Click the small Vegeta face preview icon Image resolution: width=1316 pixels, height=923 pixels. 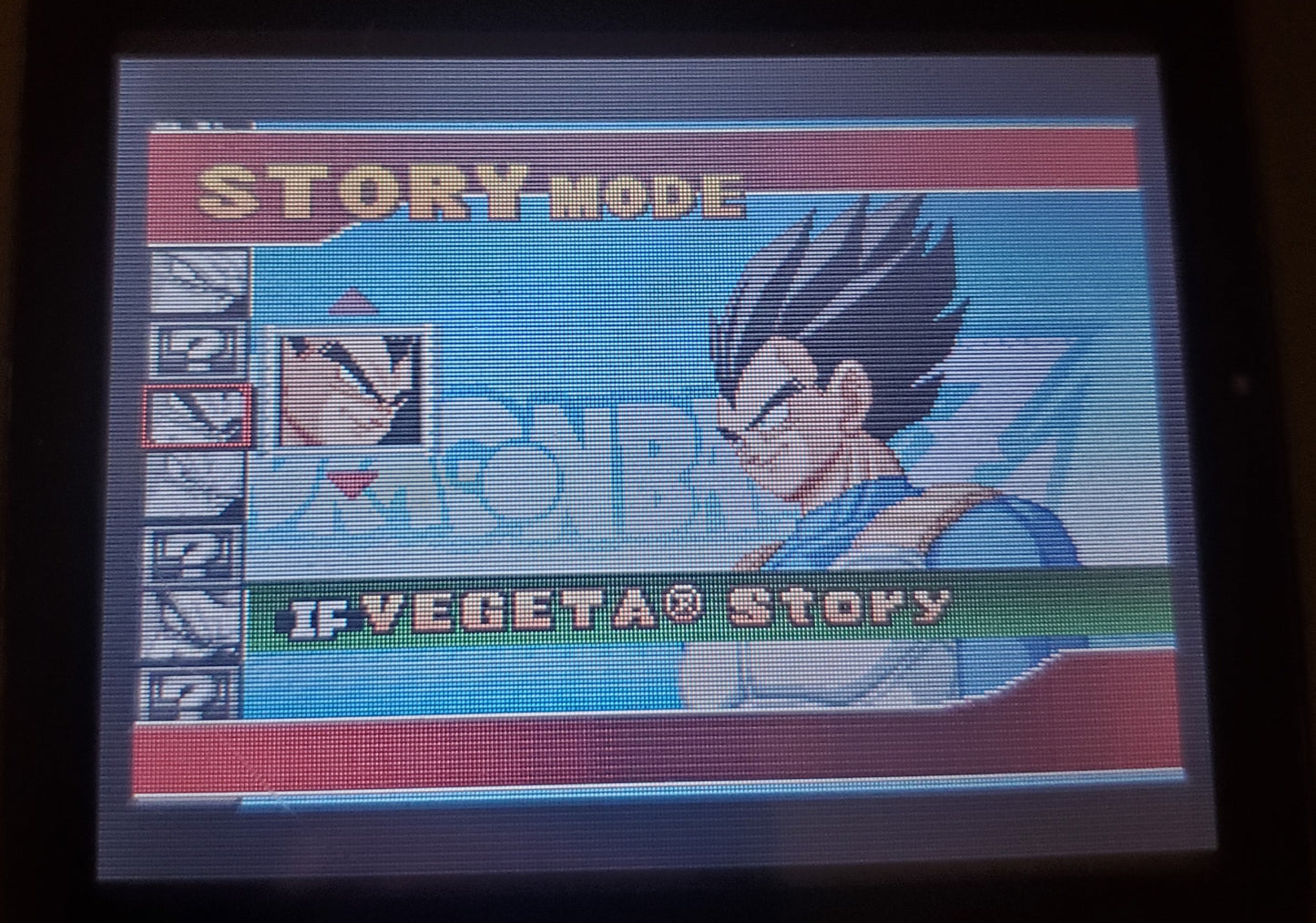pos(348,390)
